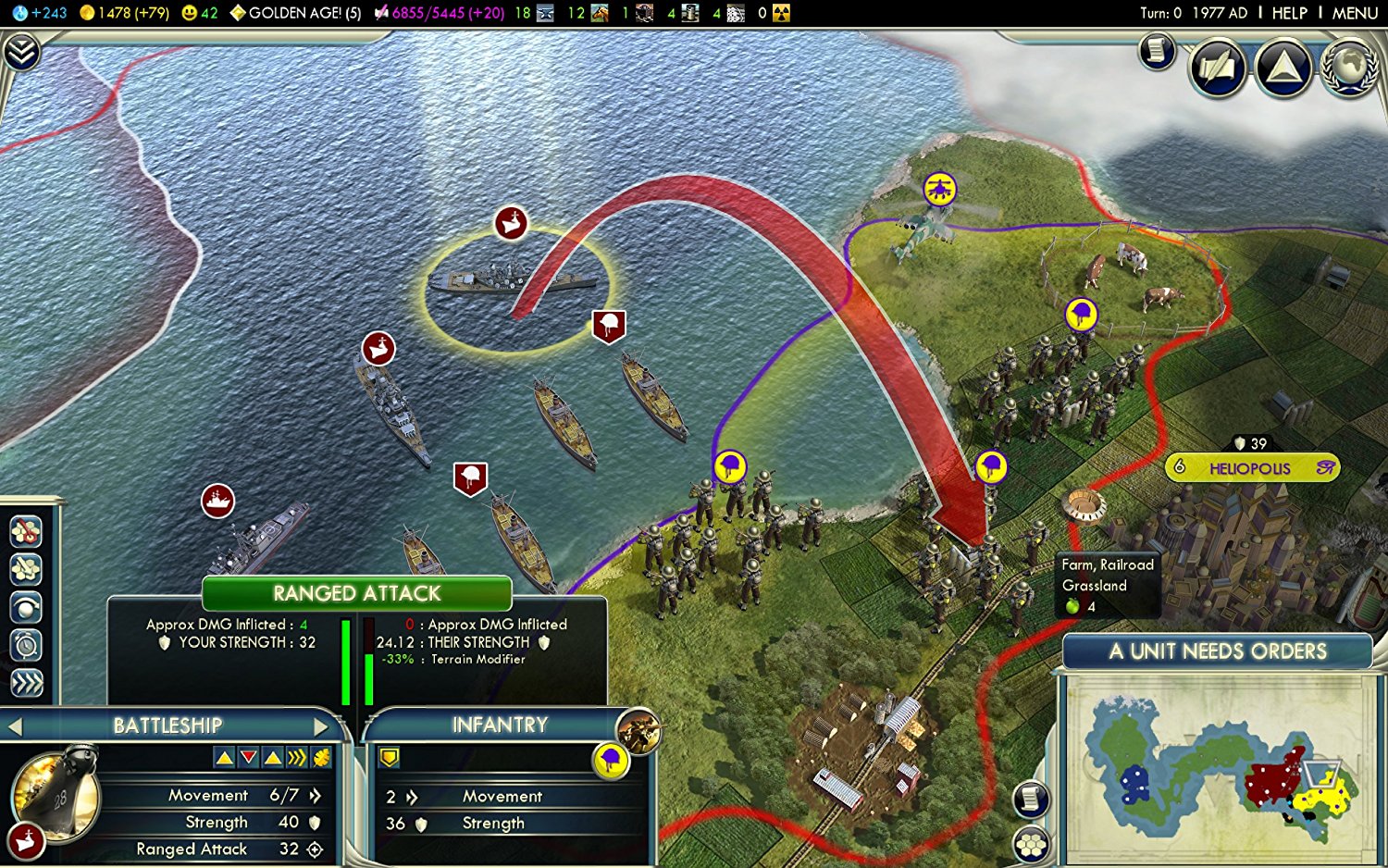Click the Infantry unit portrait icon

637,731
